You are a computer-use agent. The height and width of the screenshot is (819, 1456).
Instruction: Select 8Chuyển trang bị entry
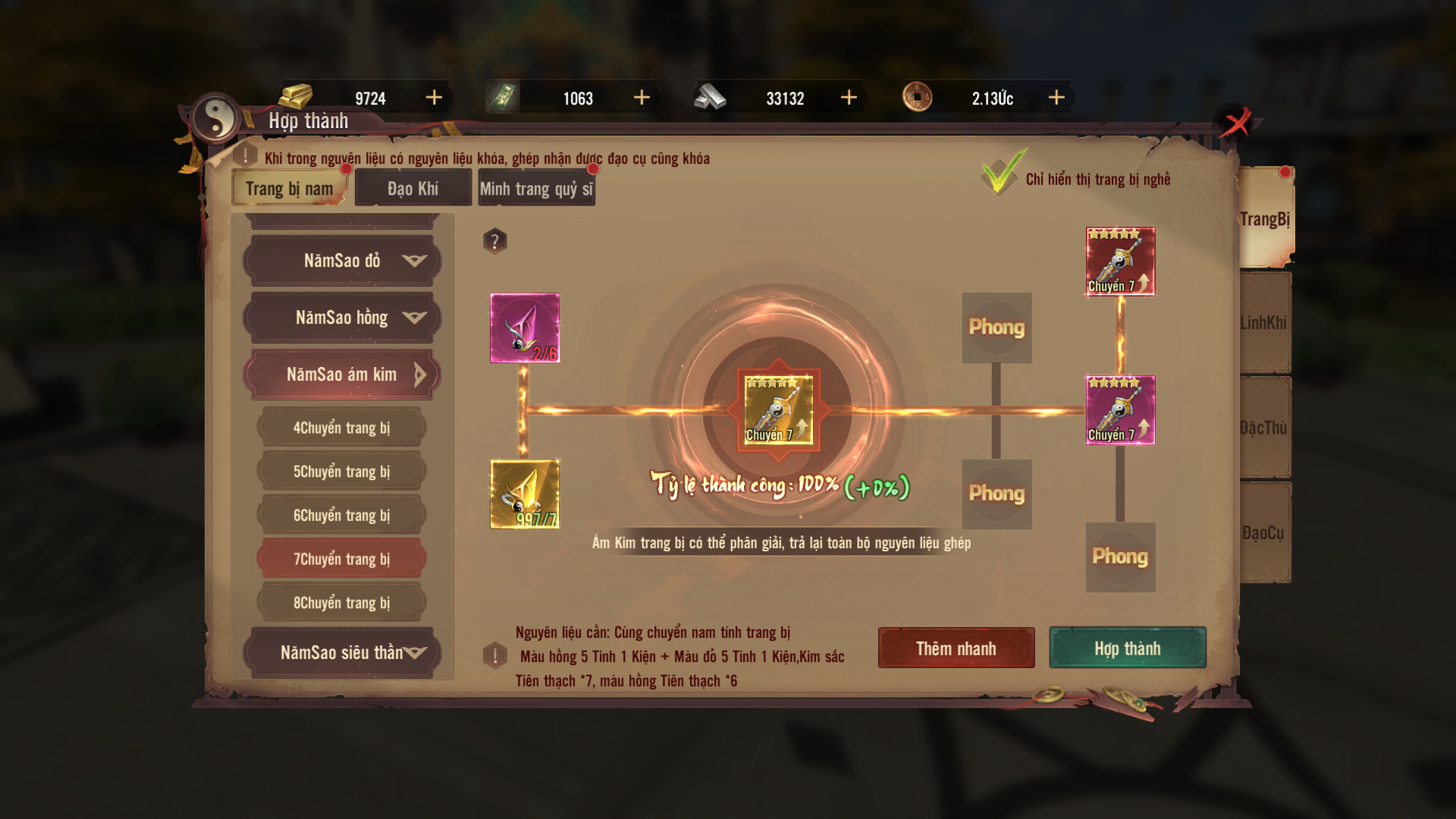point(342,603)
